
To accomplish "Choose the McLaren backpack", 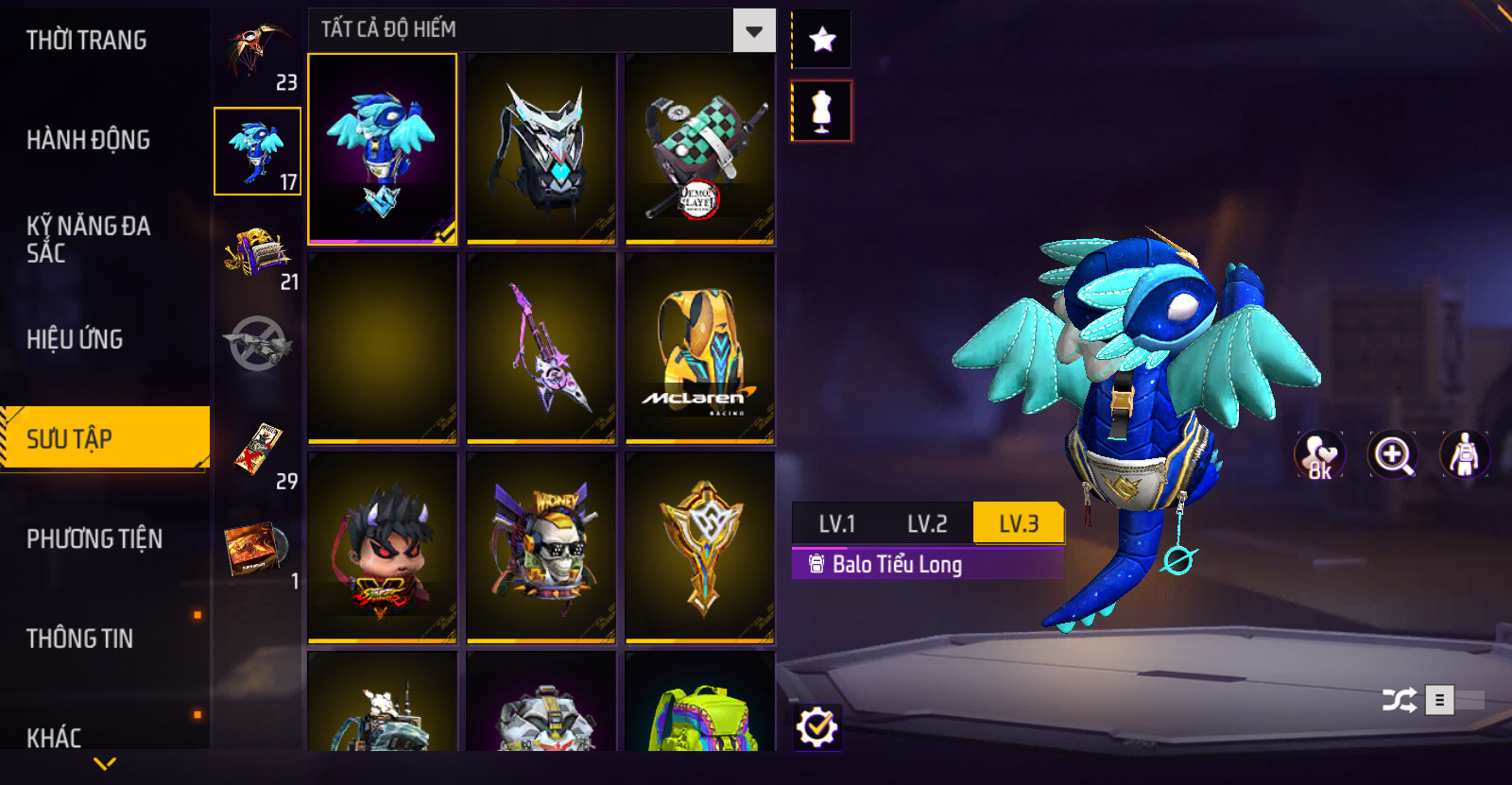I will click(699, 348).
